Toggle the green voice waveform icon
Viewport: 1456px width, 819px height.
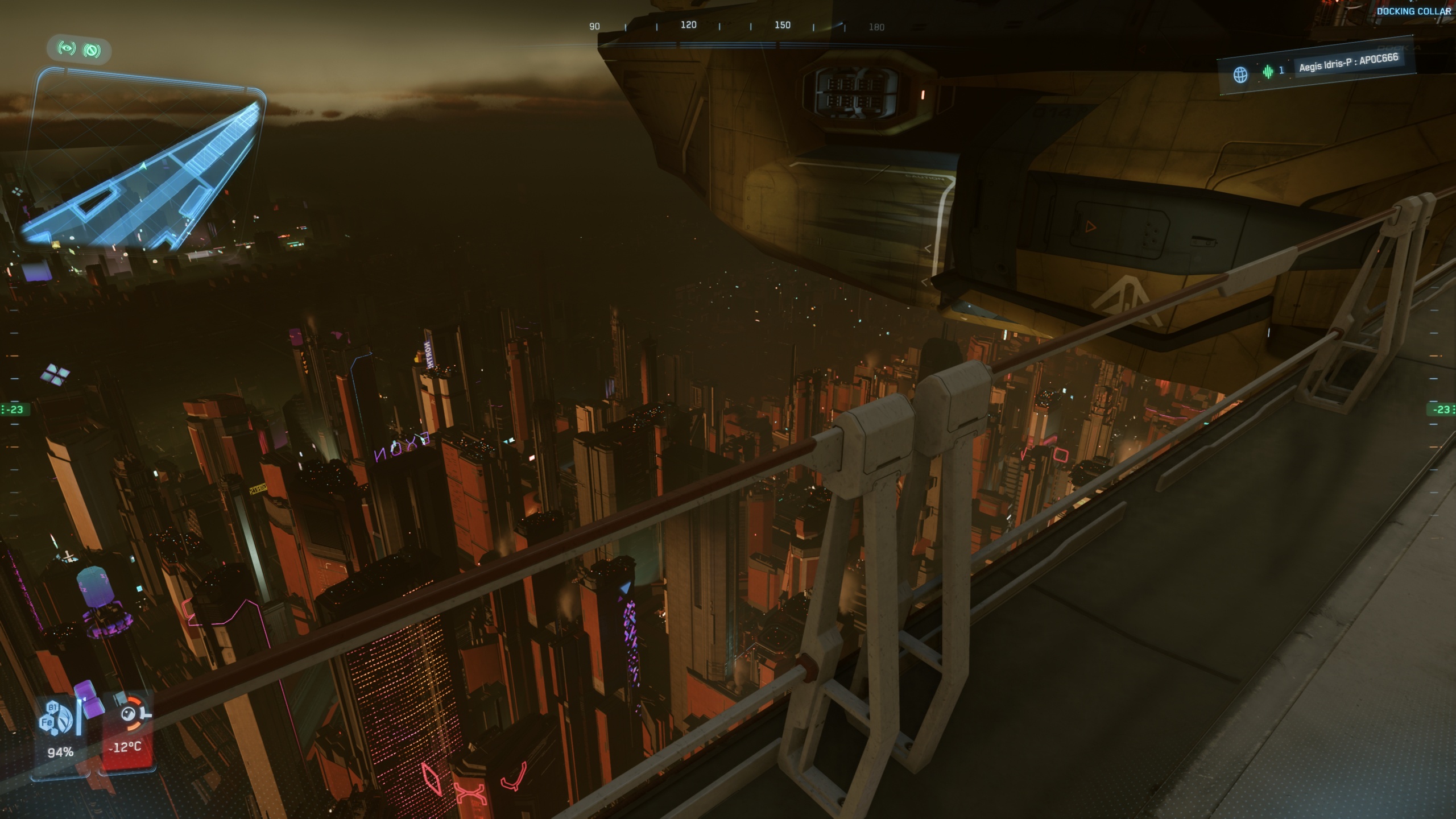click(1268, 72)
